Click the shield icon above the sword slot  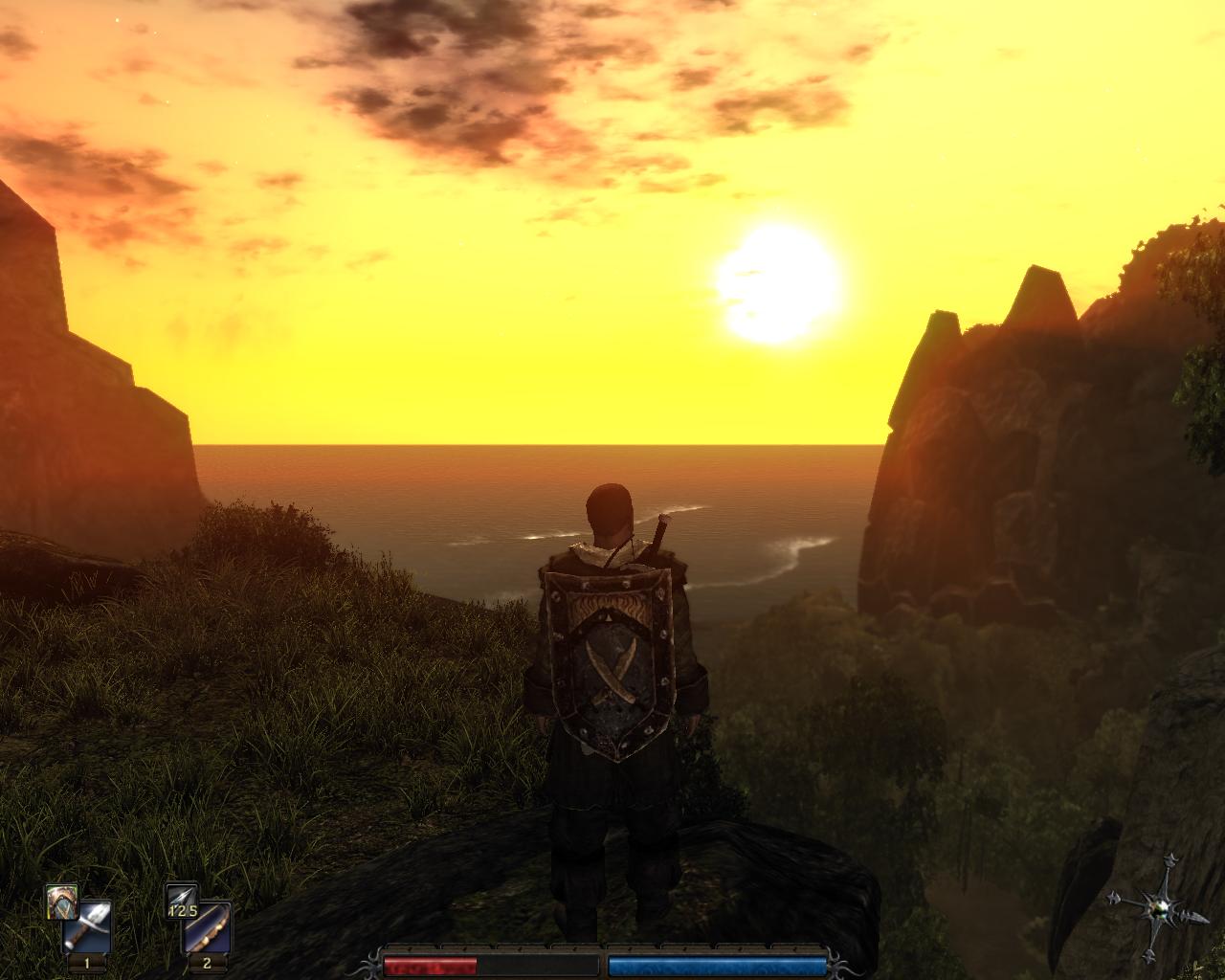[x=61, y=900]
